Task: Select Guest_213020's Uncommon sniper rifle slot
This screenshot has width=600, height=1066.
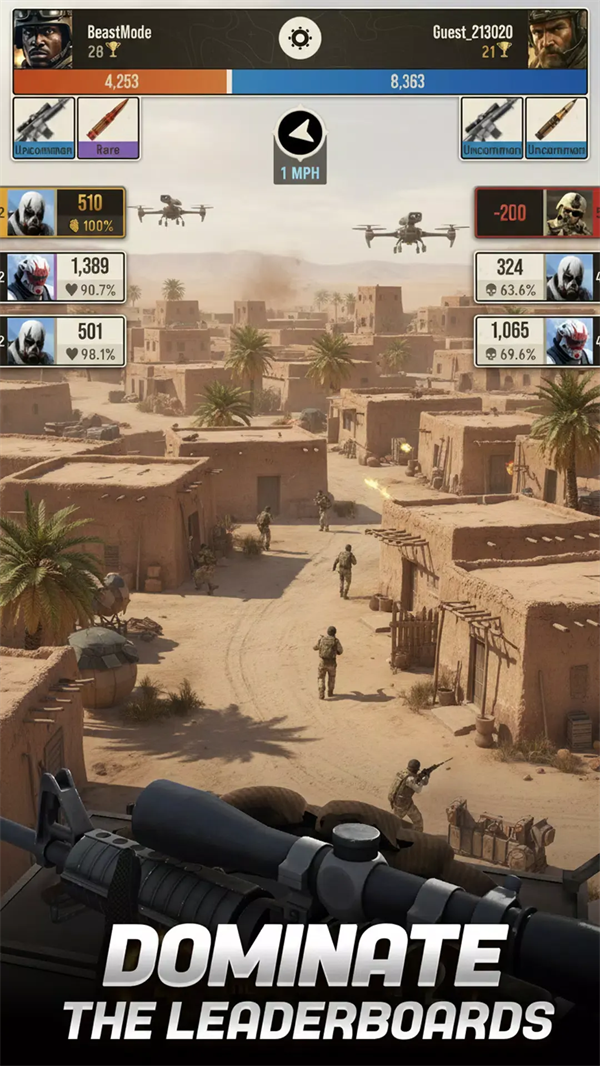Action: (x=492, y=128)
